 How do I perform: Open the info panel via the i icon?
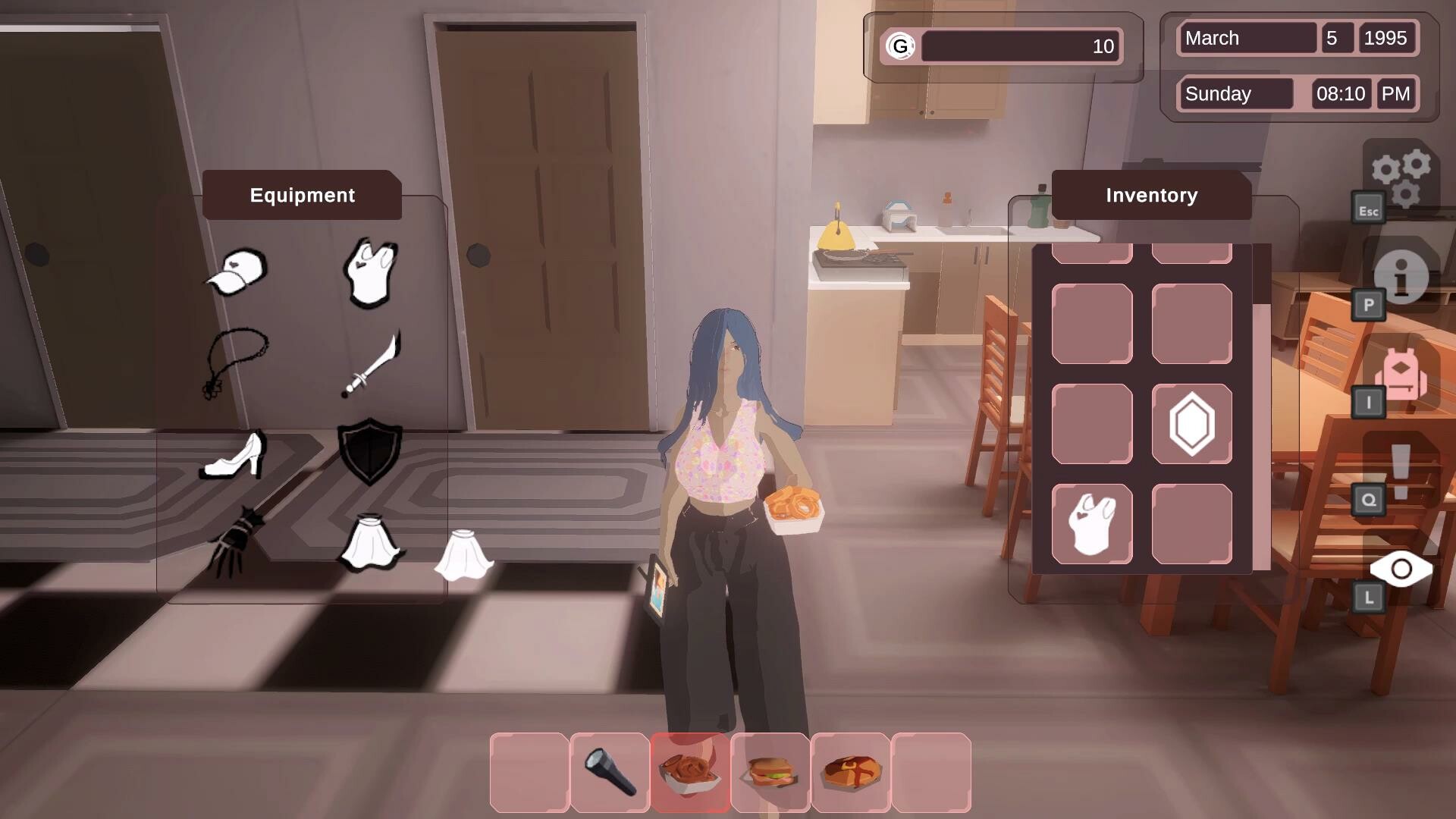[x=1402, y=278]
